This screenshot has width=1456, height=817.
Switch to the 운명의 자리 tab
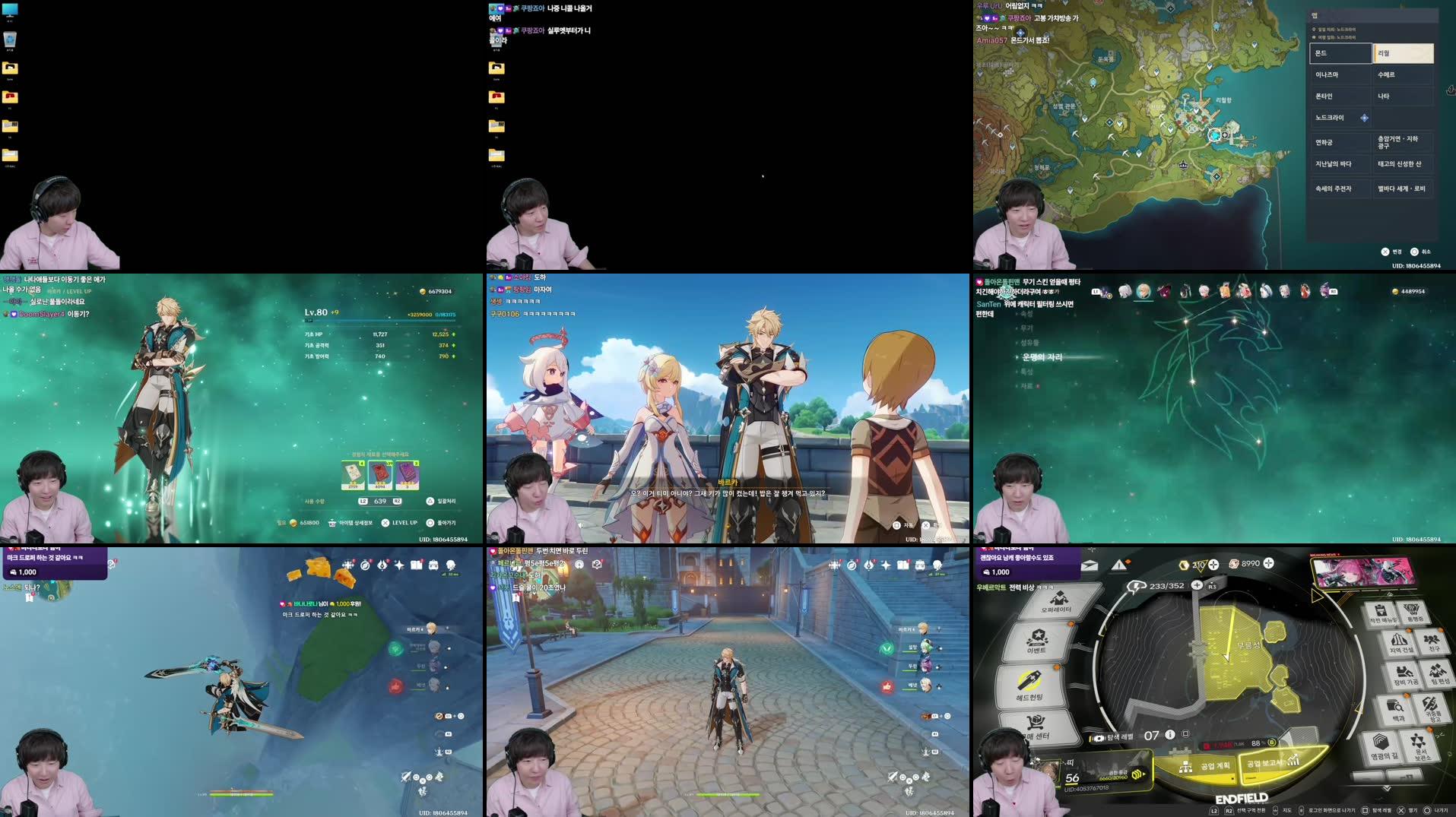1042,358
